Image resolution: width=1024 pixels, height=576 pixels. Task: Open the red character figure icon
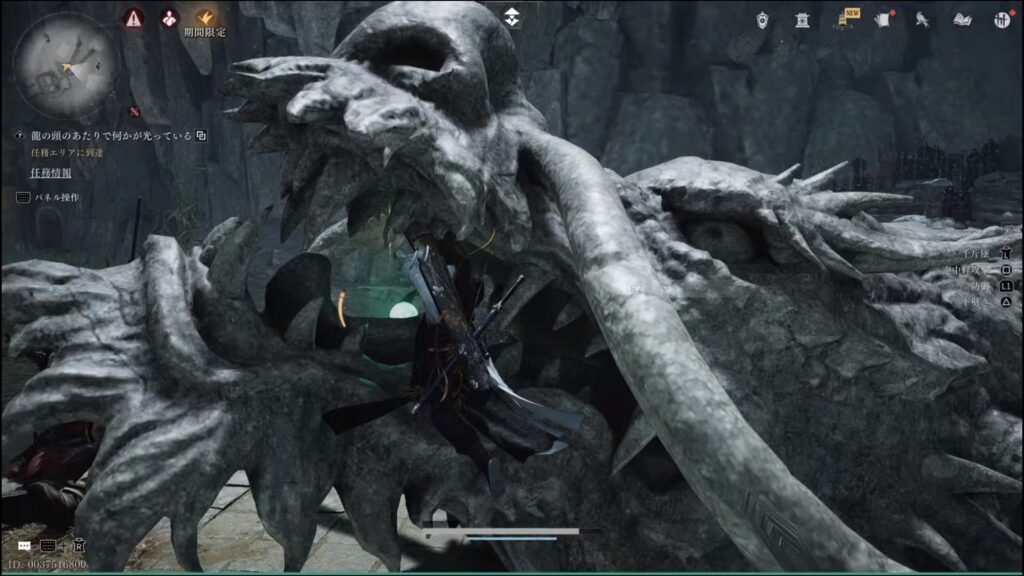click(x=169, y=17)
